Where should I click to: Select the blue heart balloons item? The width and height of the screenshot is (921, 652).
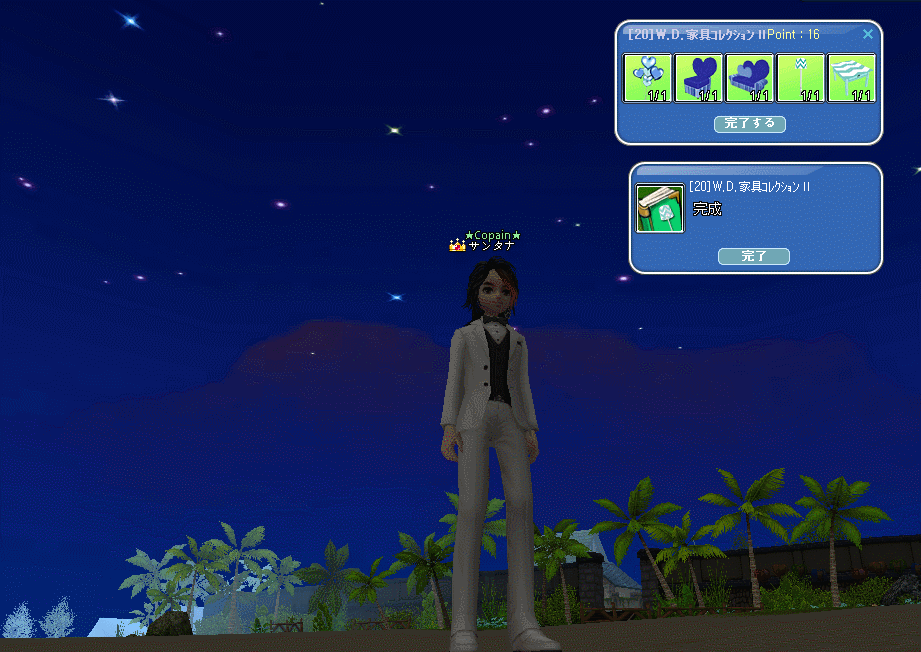(x=647, y=78)
